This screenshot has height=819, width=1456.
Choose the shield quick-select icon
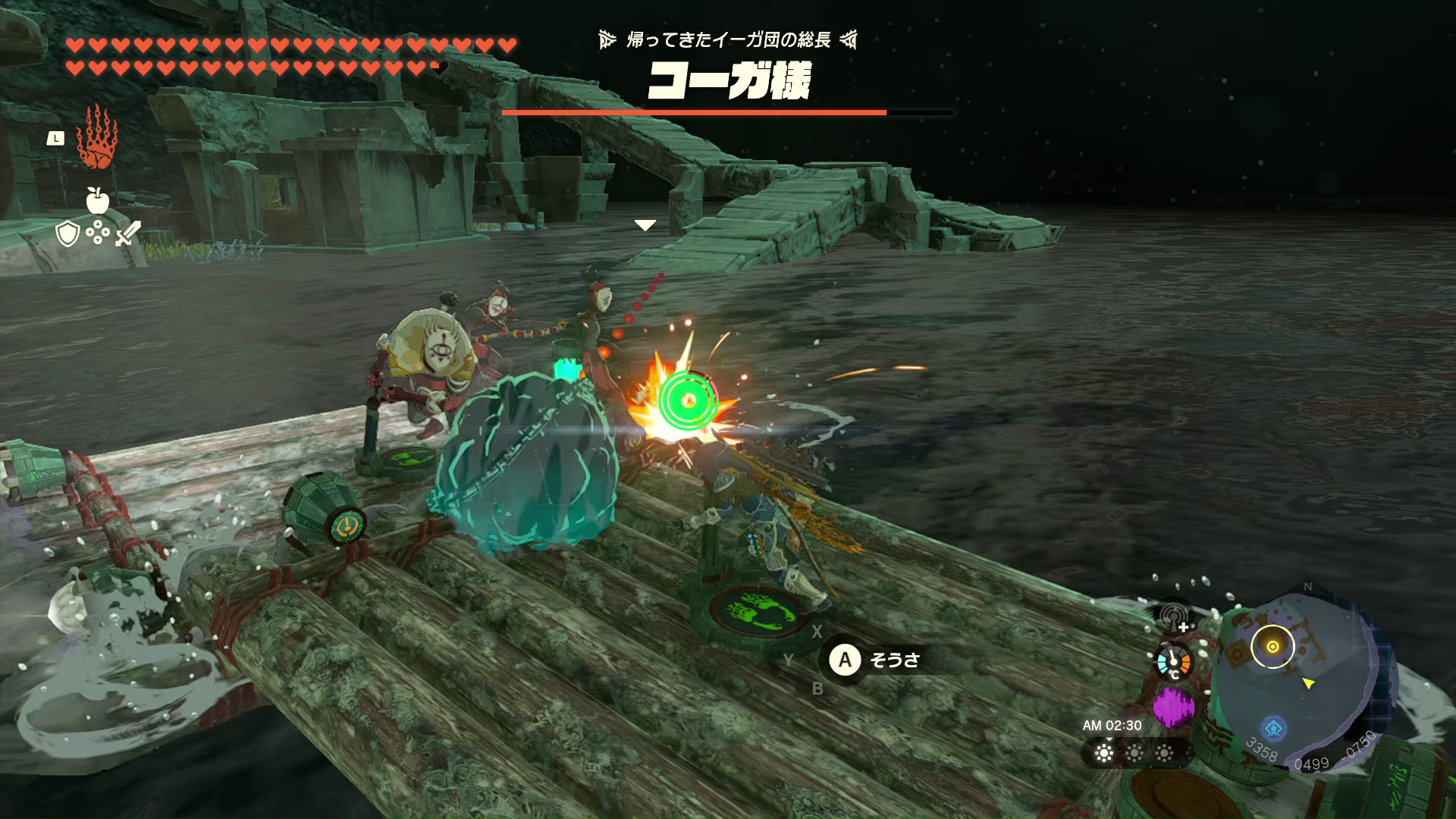[67, 234]
